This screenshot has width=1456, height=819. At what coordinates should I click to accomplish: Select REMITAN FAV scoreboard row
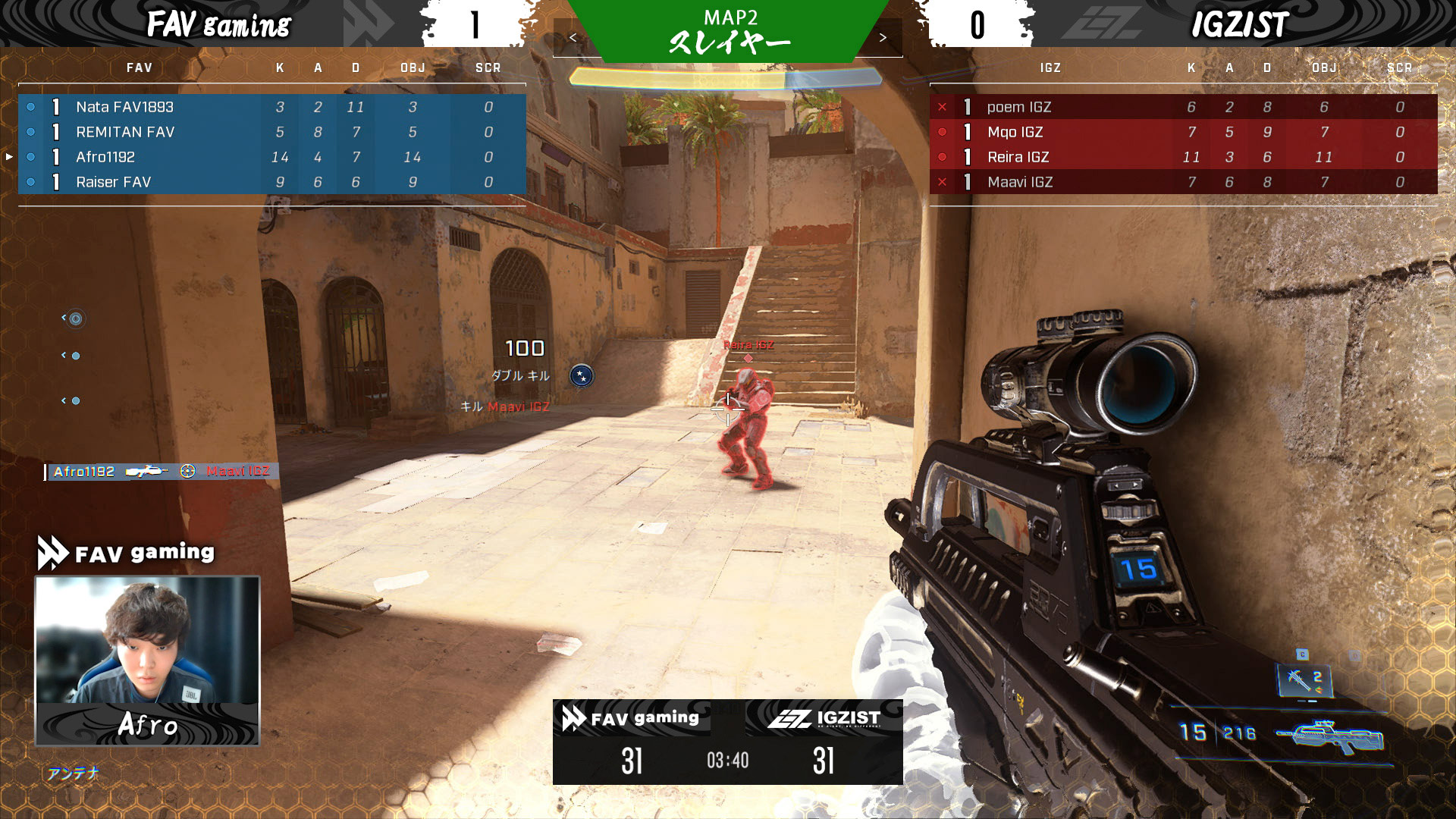pos(271,132)
